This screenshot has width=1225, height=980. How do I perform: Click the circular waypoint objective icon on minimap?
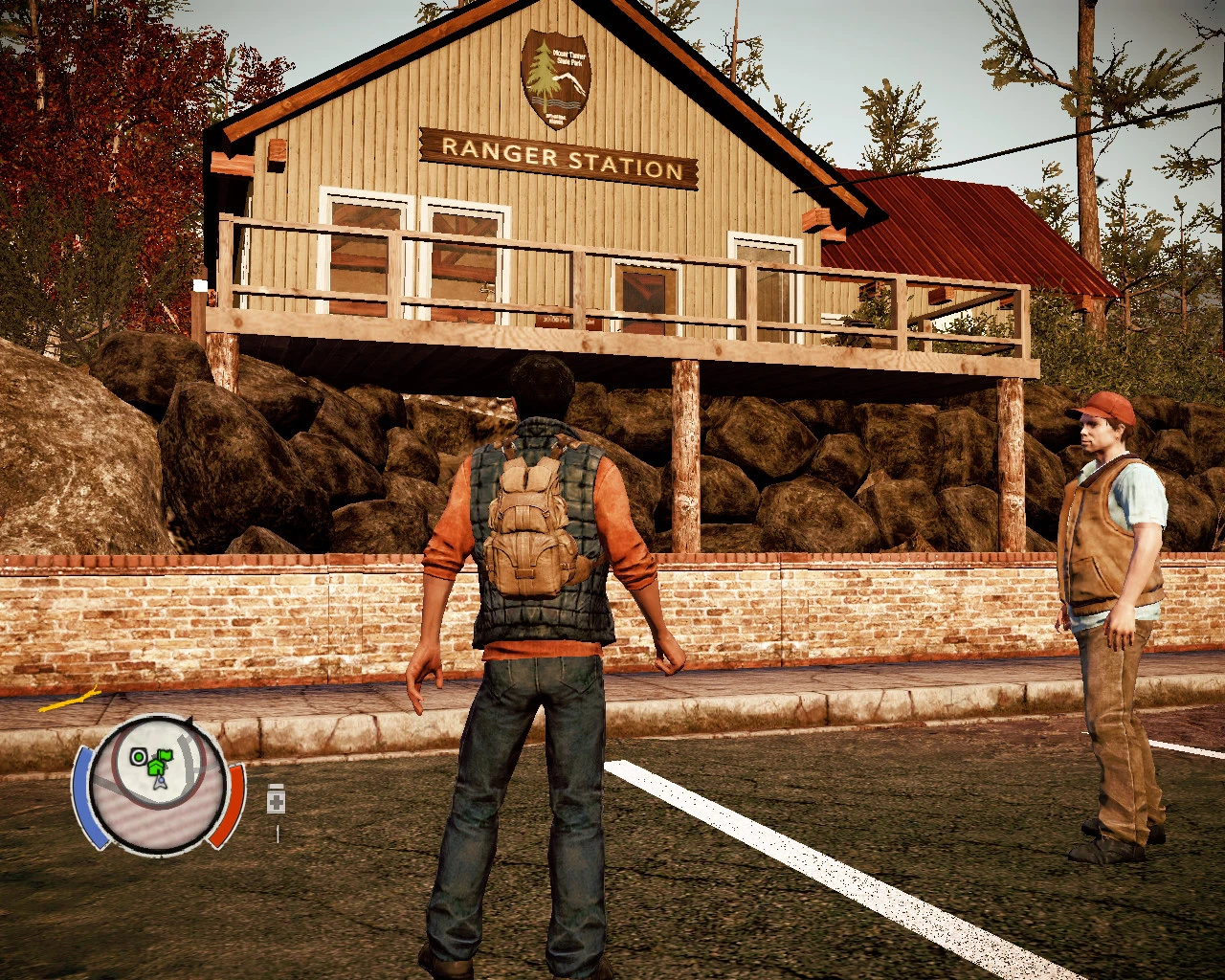pos(138,755)
